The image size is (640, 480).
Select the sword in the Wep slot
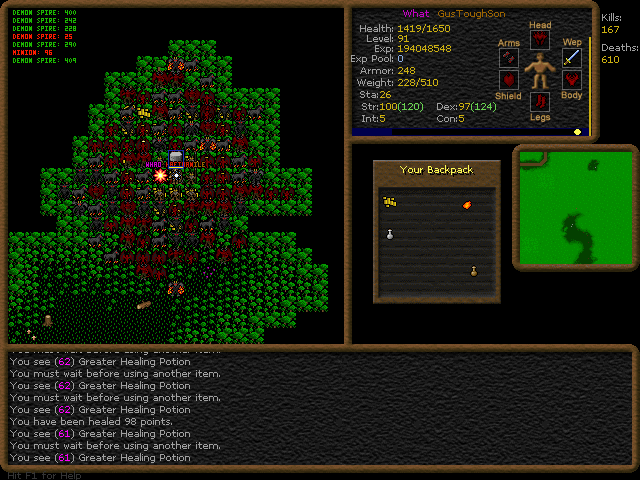pos(572,58)
